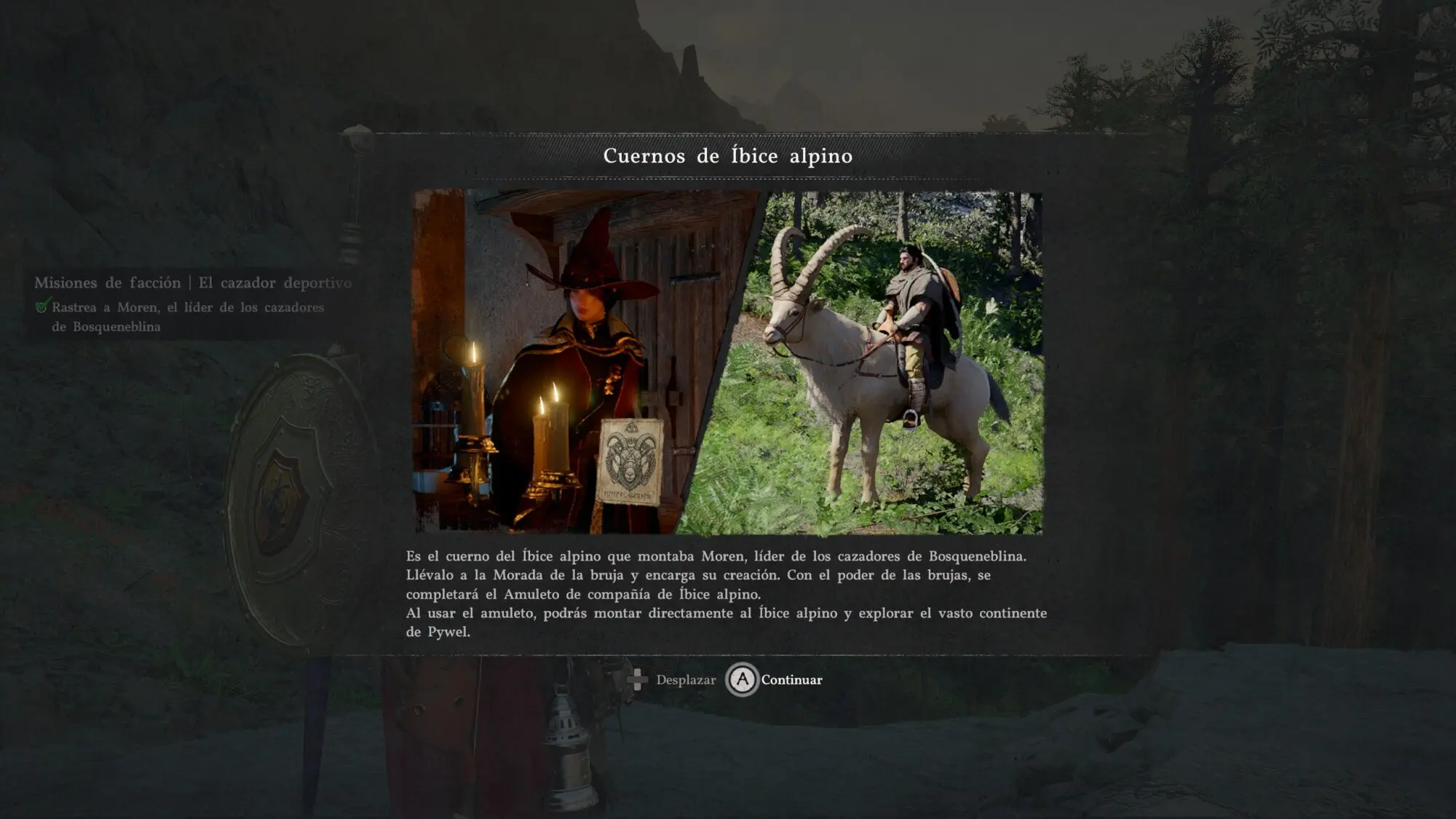Open the El cazador deportivo quest tracker
Screen dimensions: 1456x819
pyautogui.click(x=193, y=283)
